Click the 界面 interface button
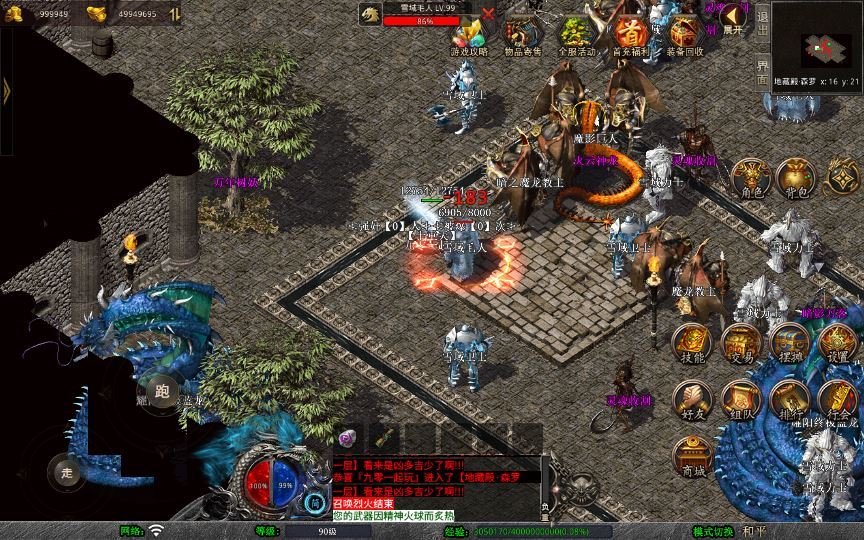The image size is (864, 540). pos(762,69)
